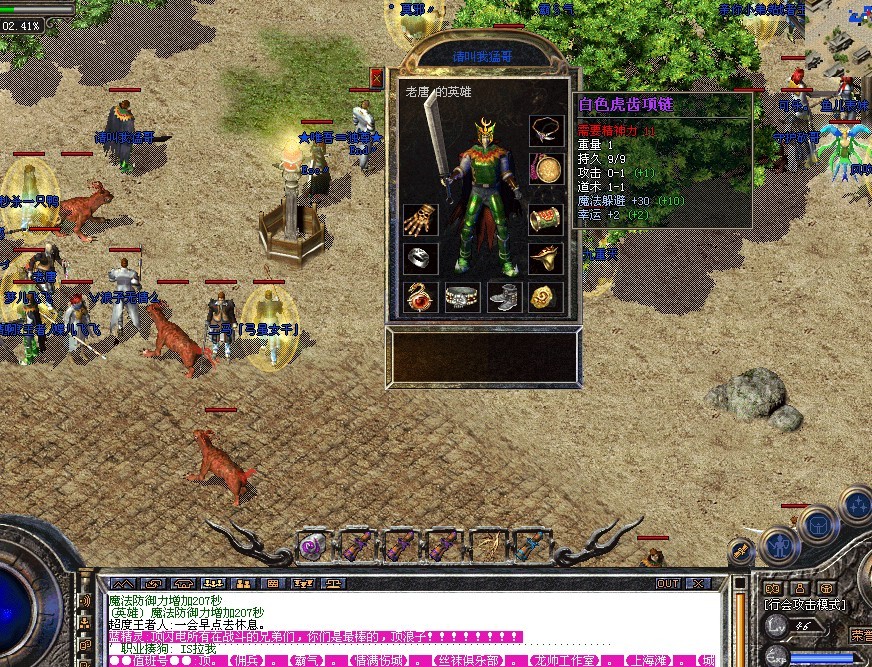
Task: Pick the red serpent gem charm slot
Action: pos(420,296)
